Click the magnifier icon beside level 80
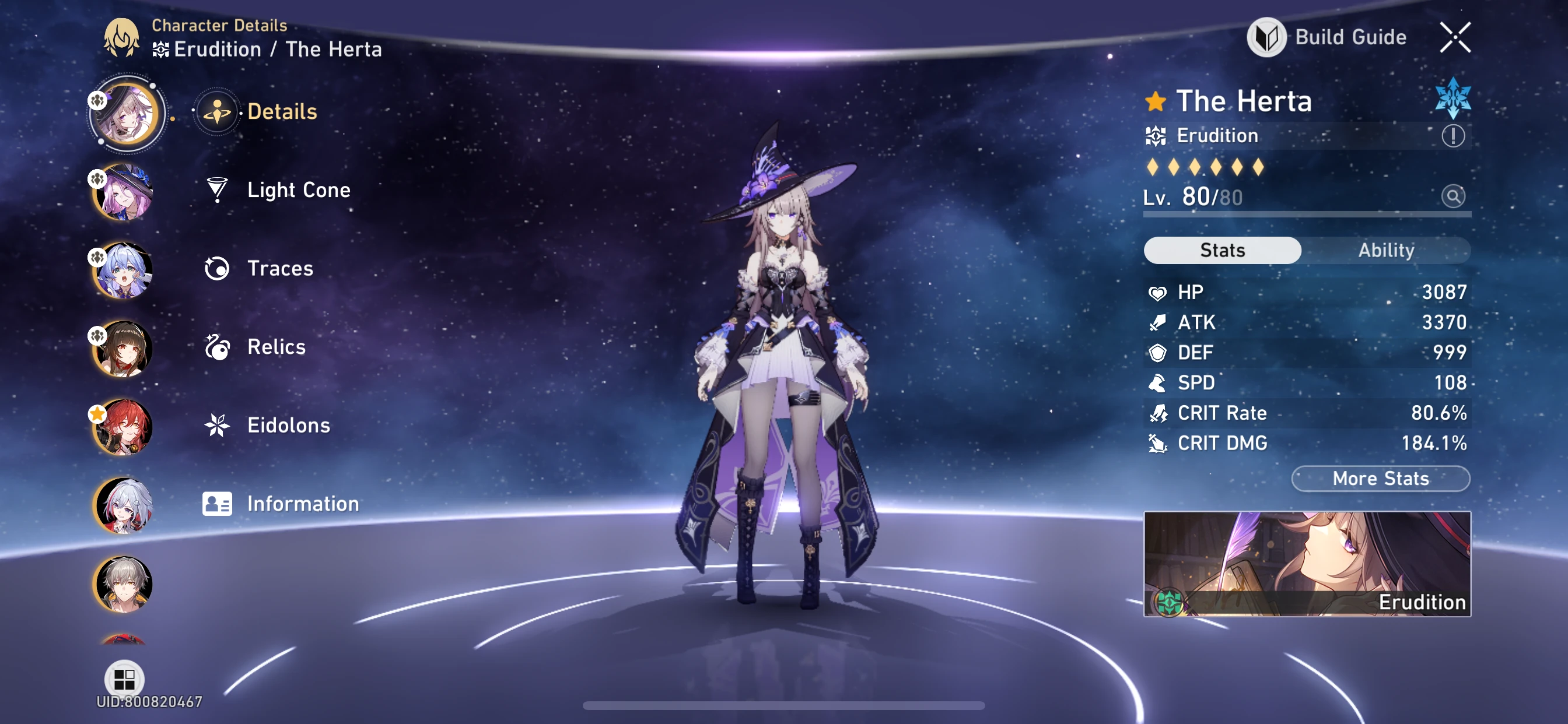This screenshot has height=724, width=1568. click(x=1454, y=196)
